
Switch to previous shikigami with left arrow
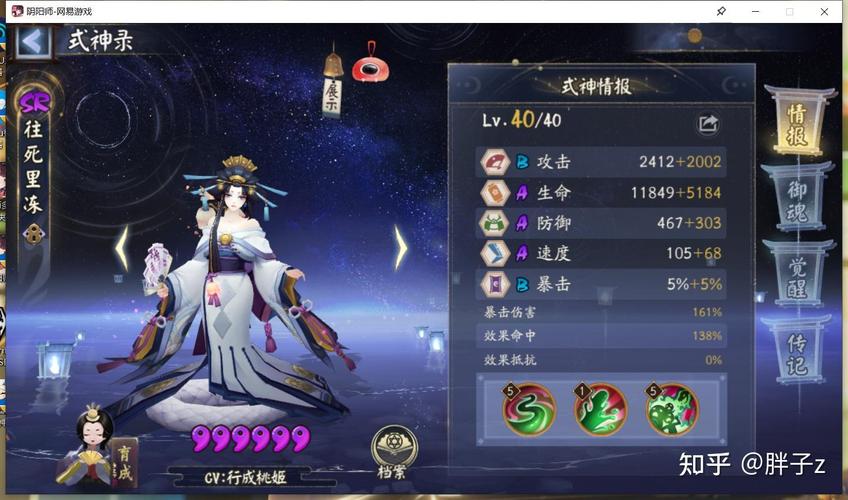pos(122,247)
